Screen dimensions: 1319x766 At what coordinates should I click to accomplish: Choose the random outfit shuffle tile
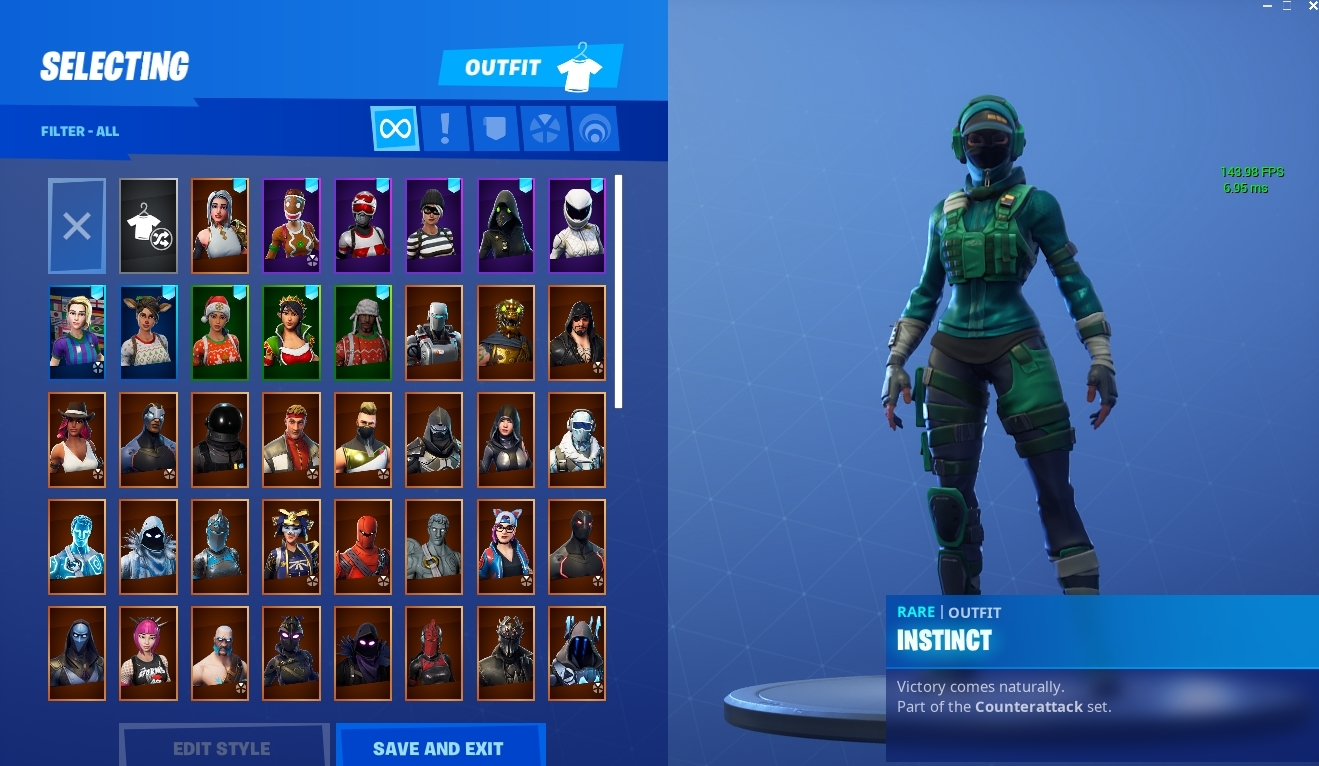click(148, 226)
